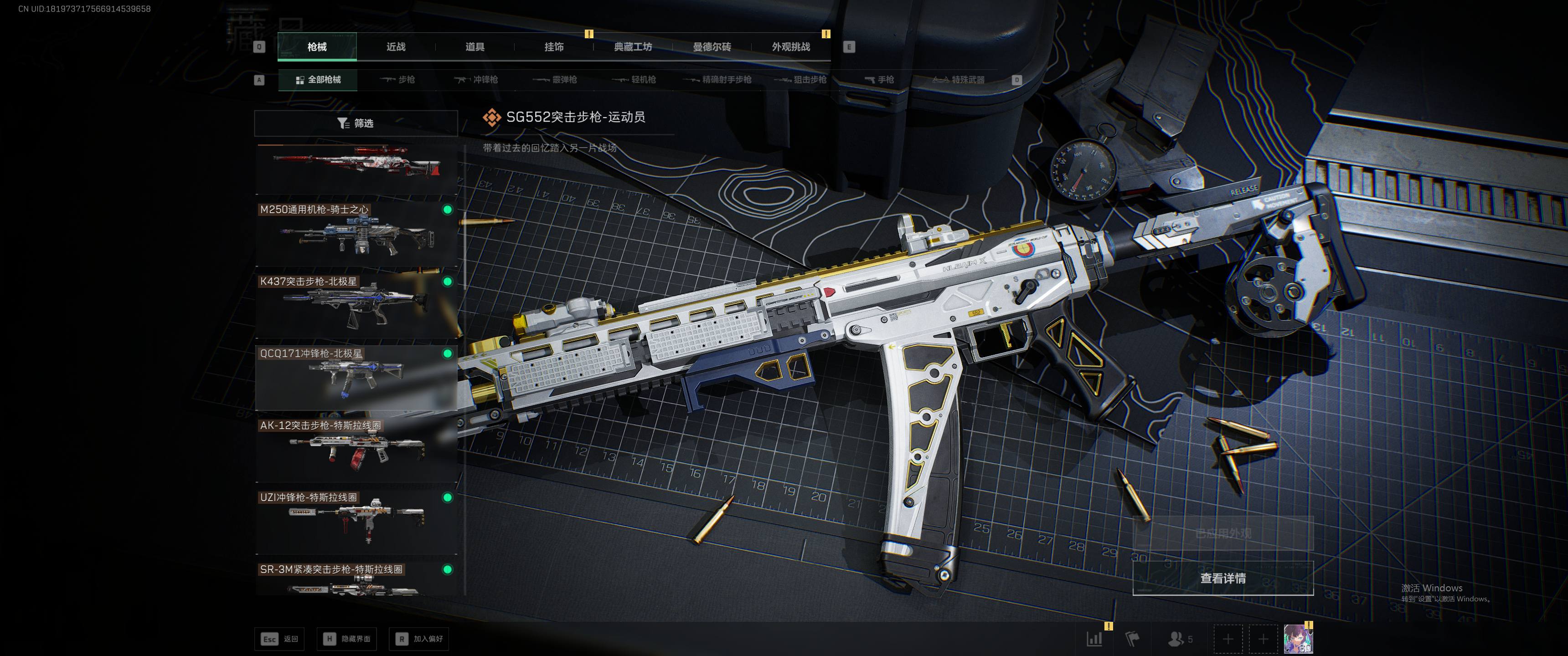The height and width of the screenshot is (656, 1568).
Task: Open the player avatar profile icon
Action: click(x=1298, y=639)
